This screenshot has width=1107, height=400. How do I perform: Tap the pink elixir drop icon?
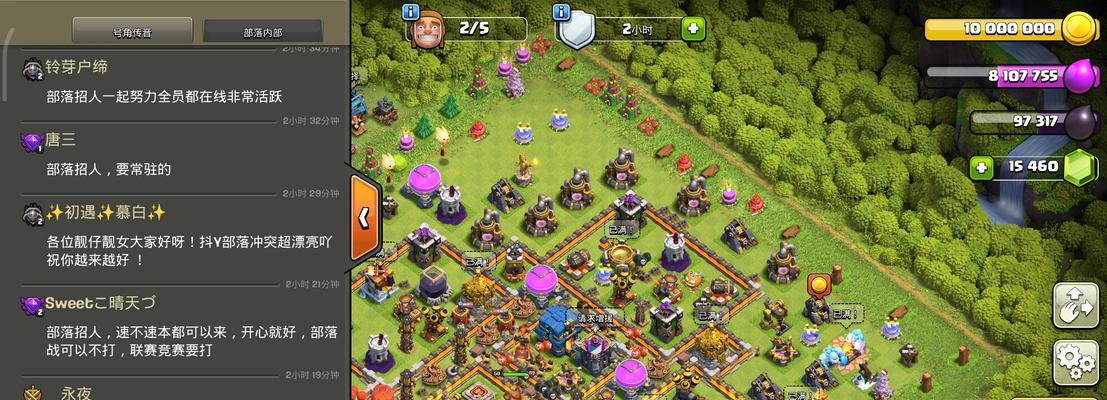1079,76
